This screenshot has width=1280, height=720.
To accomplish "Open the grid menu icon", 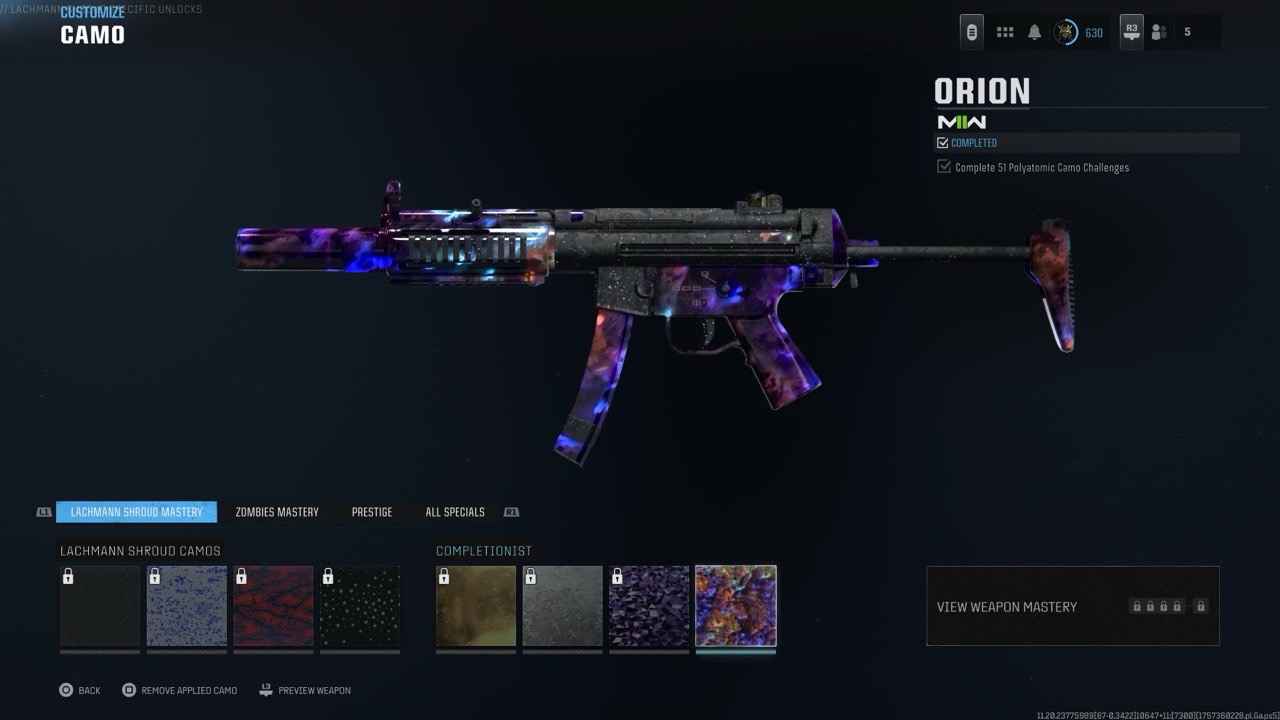I will 1005,32.
